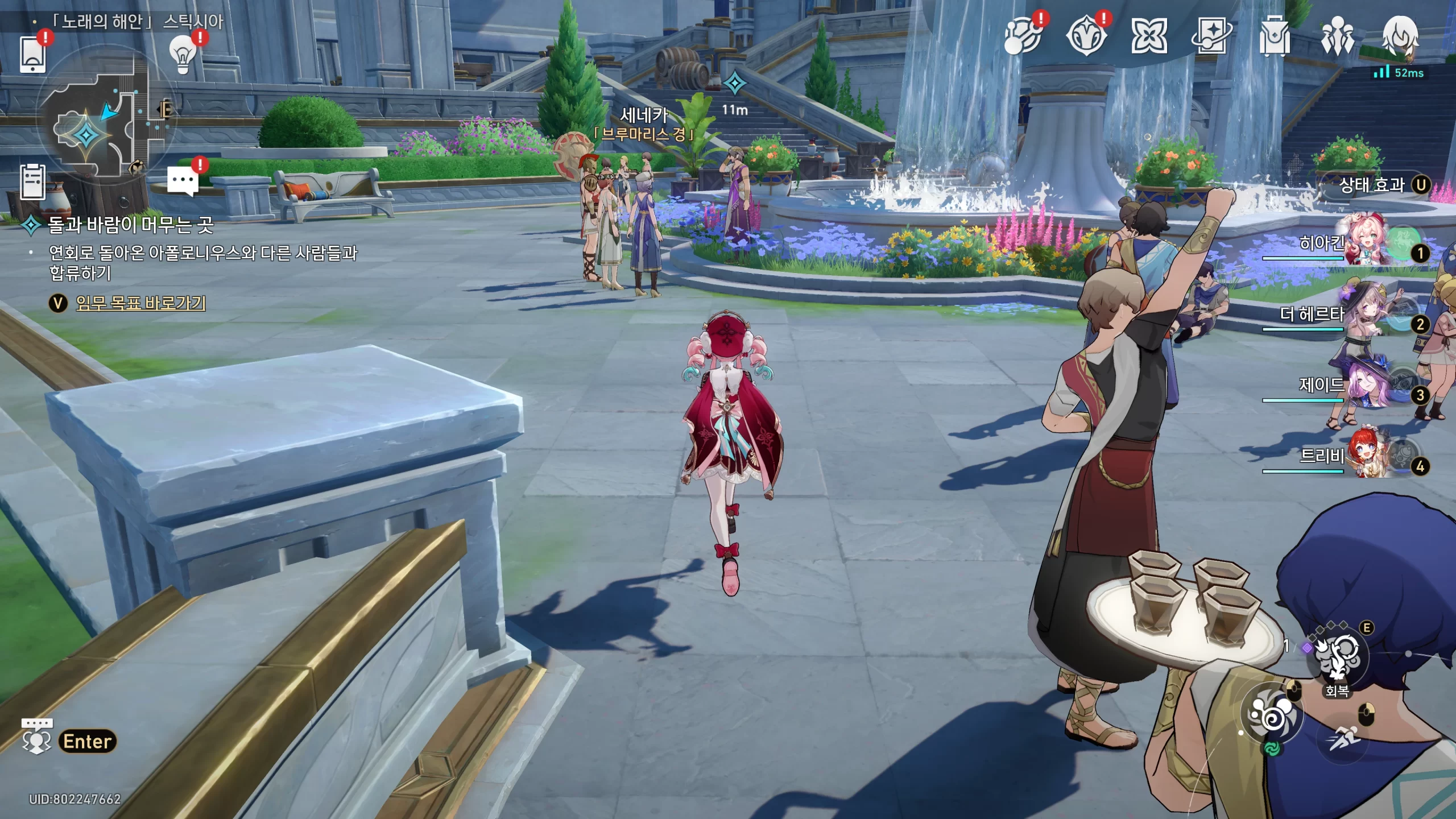The width and height of the screenshot is (1456, 819).
Task: Switch to party member 제이드
Action: 1365,384
